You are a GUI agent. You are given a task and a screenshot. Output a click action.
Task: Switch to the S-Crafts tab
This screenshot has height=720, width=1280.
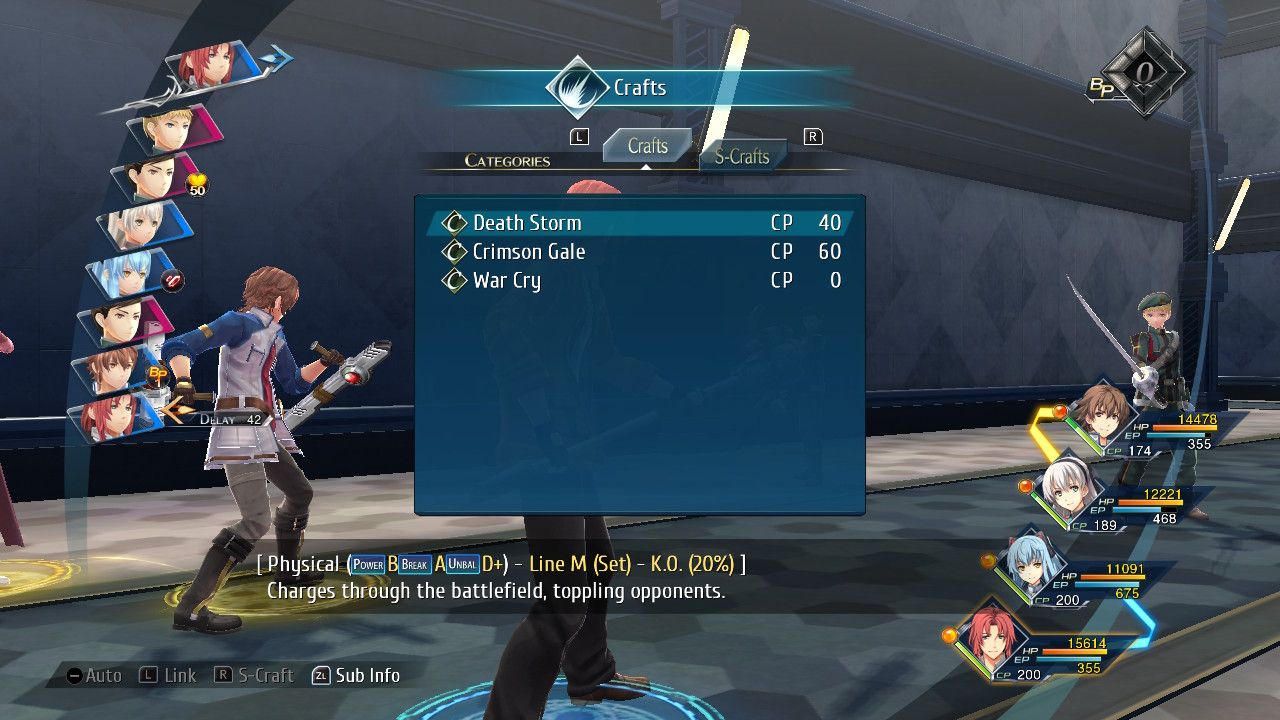point(742,156)
